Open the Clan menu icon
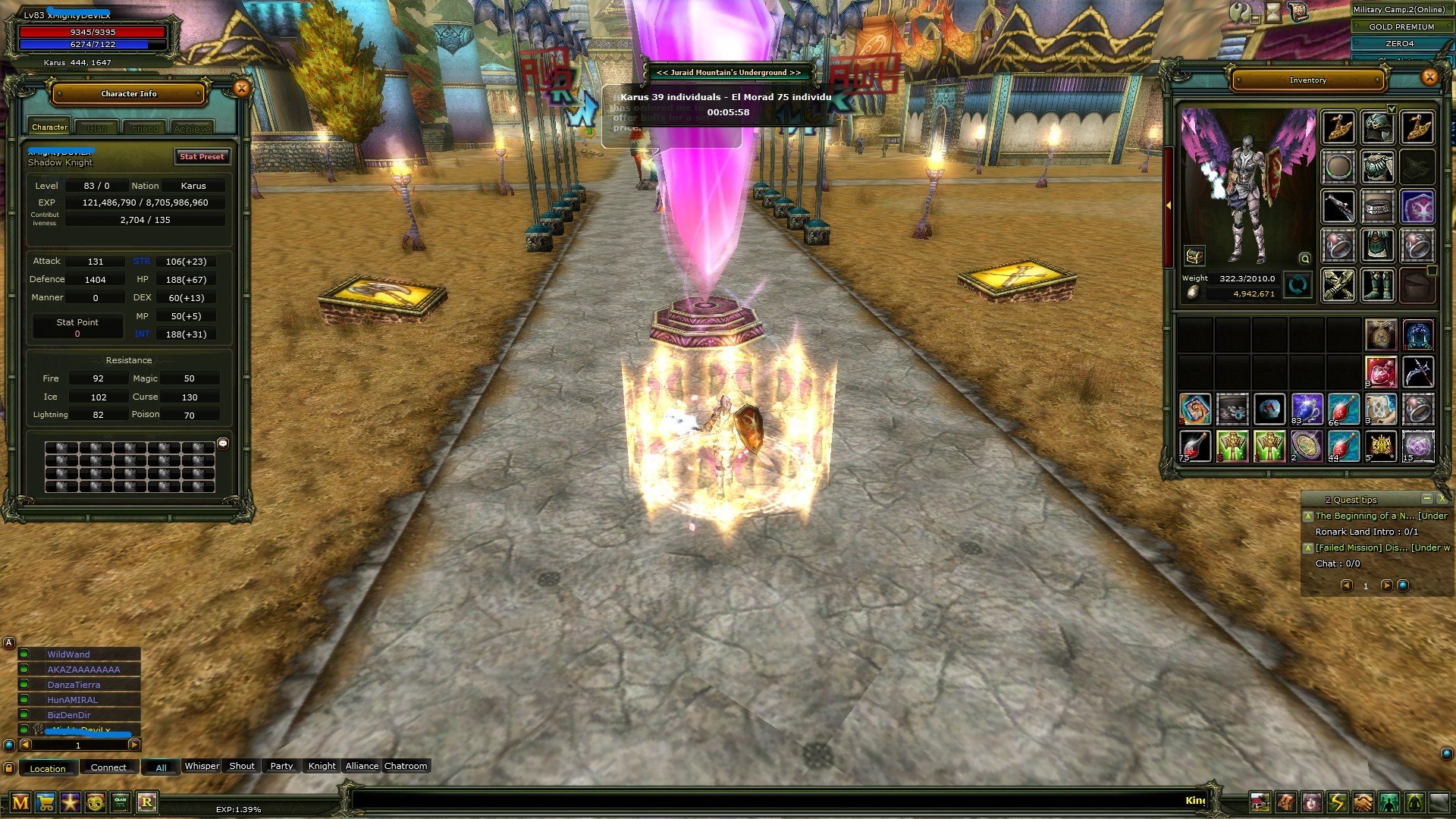Viewport: 1456px width, 819px height. [x=120, y=802]
